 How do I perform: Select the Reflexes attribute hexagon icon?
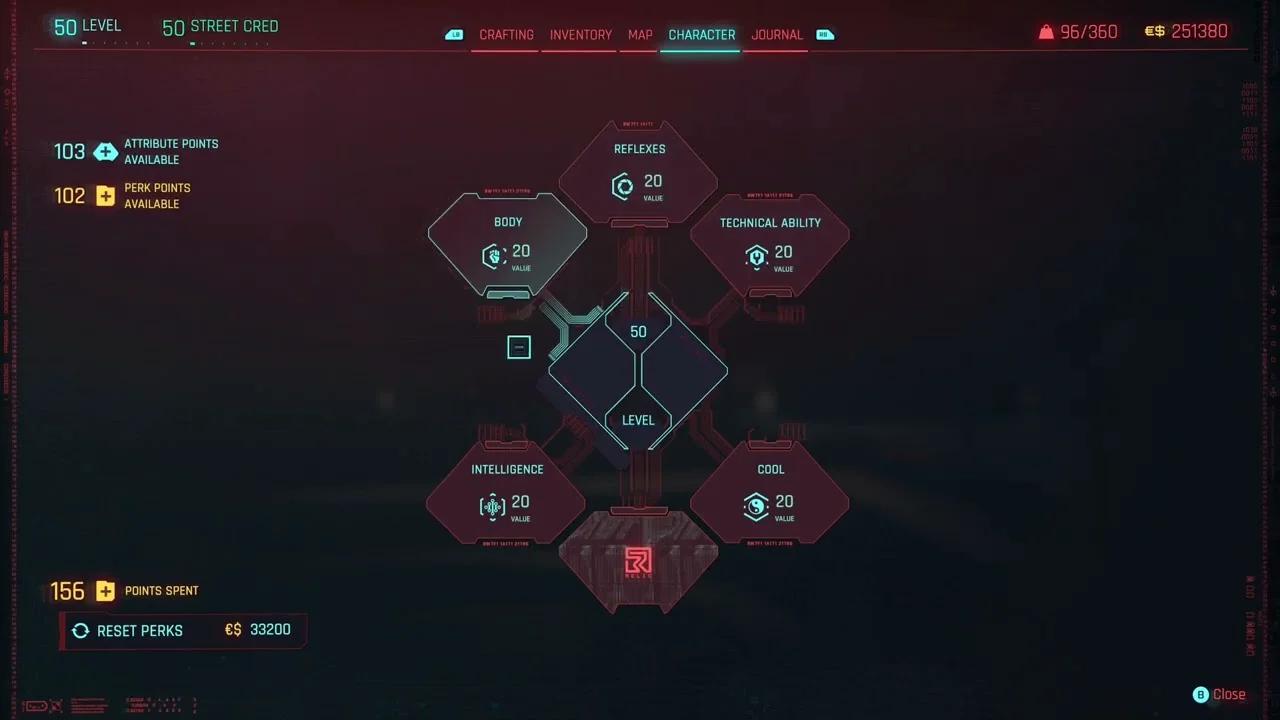tap(623, 187)
